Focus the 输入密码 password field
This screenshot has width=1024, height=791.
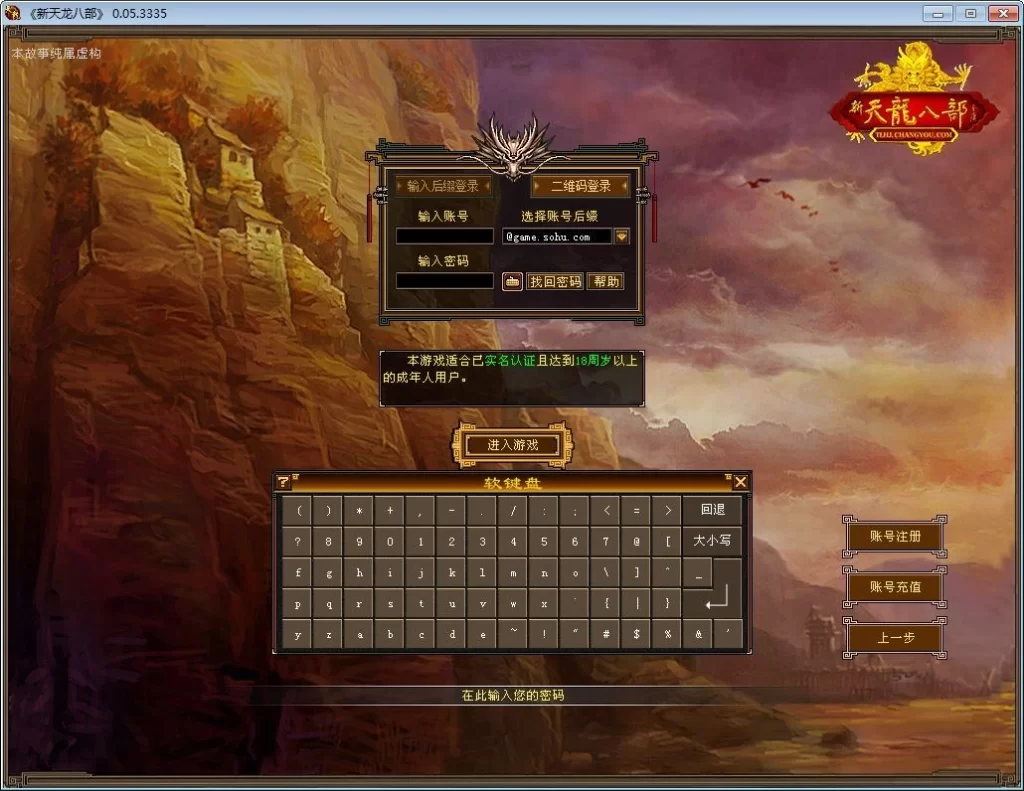(444, 281)
